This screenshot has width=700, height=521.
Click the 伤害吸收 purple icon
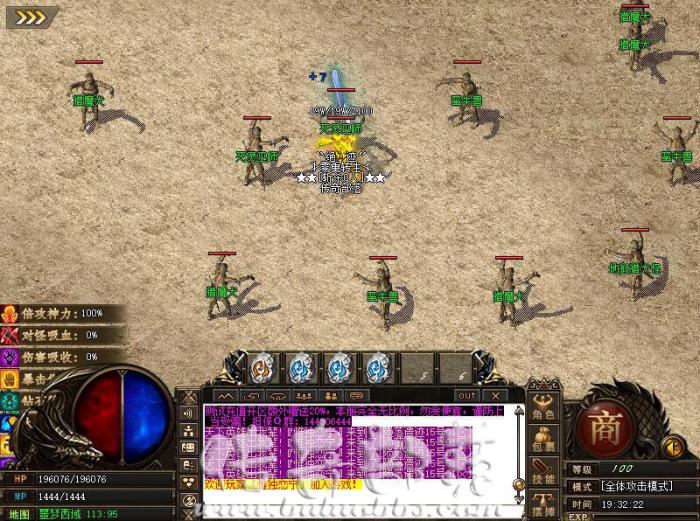pos(10,356)
